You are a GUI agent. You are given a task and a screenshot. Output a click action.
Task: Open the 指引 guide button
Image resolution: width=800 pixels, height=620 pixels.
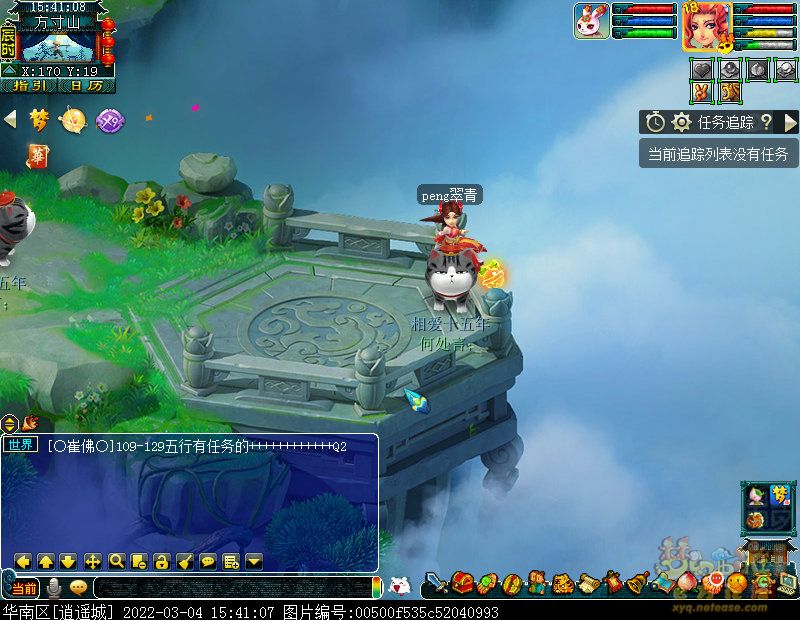(28, 86)
